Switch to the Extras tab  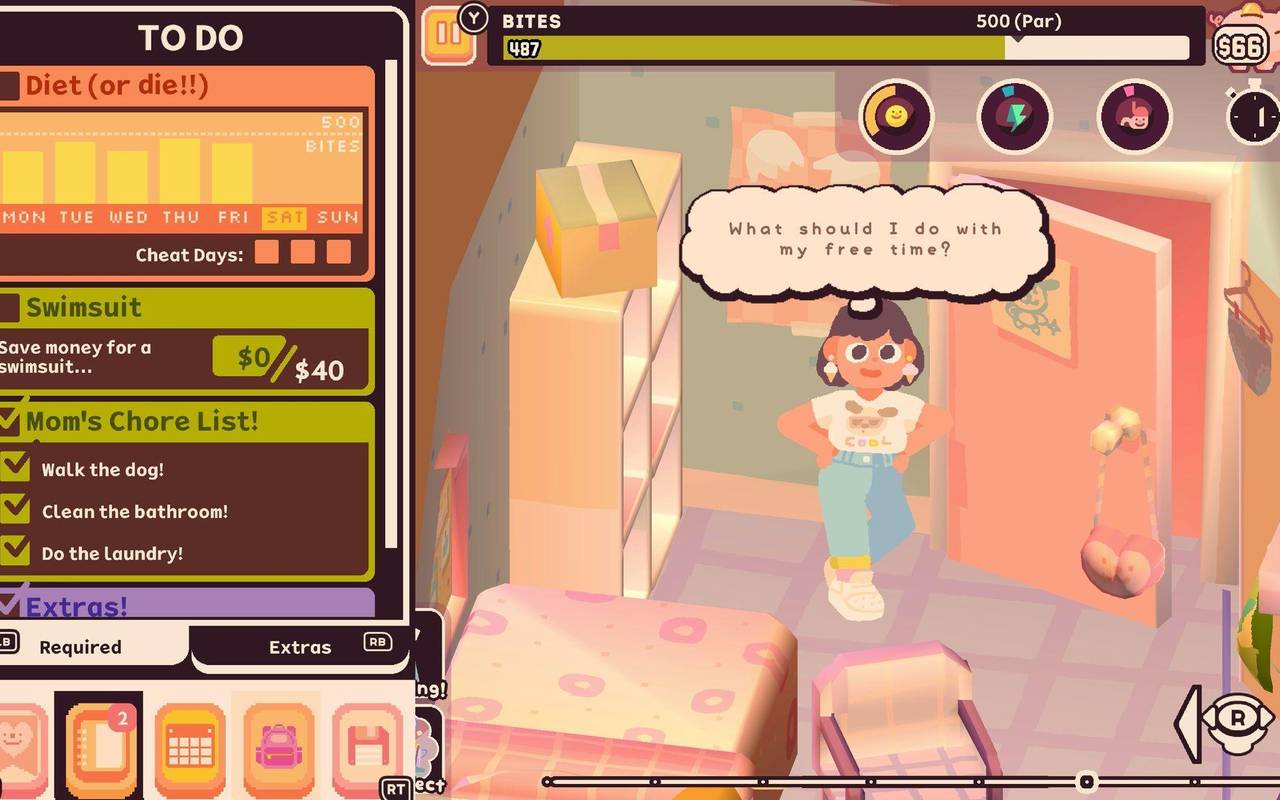pos(300,647)
